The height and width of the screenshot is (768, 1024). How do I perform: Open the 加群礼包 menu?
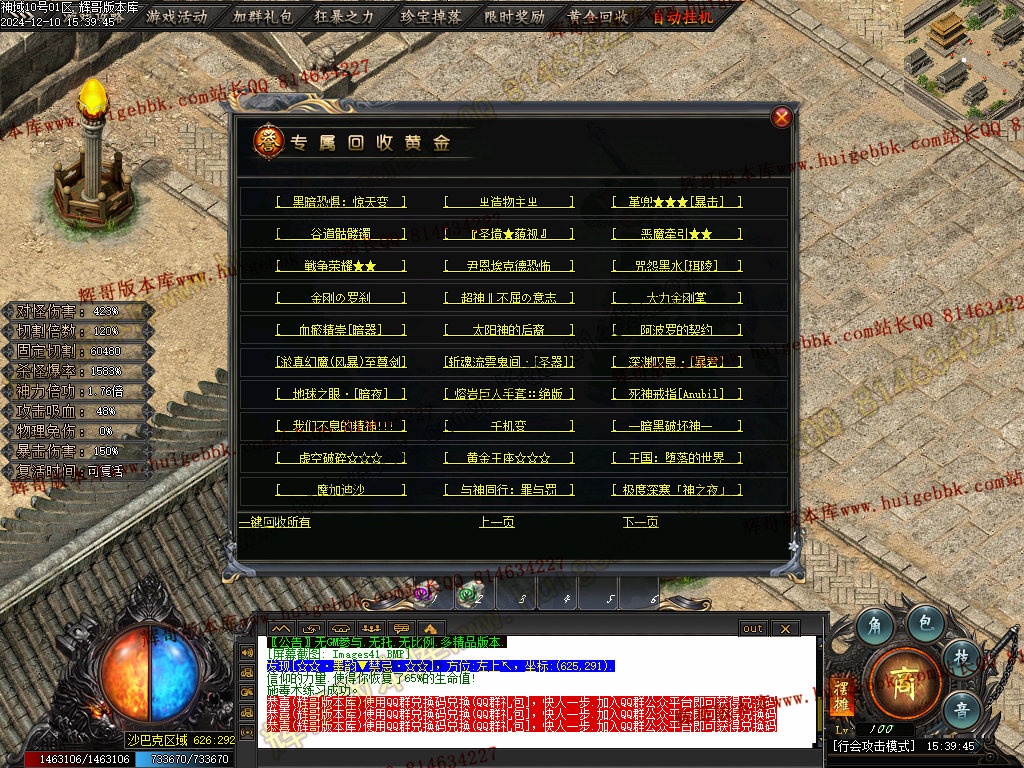[261, 16]
